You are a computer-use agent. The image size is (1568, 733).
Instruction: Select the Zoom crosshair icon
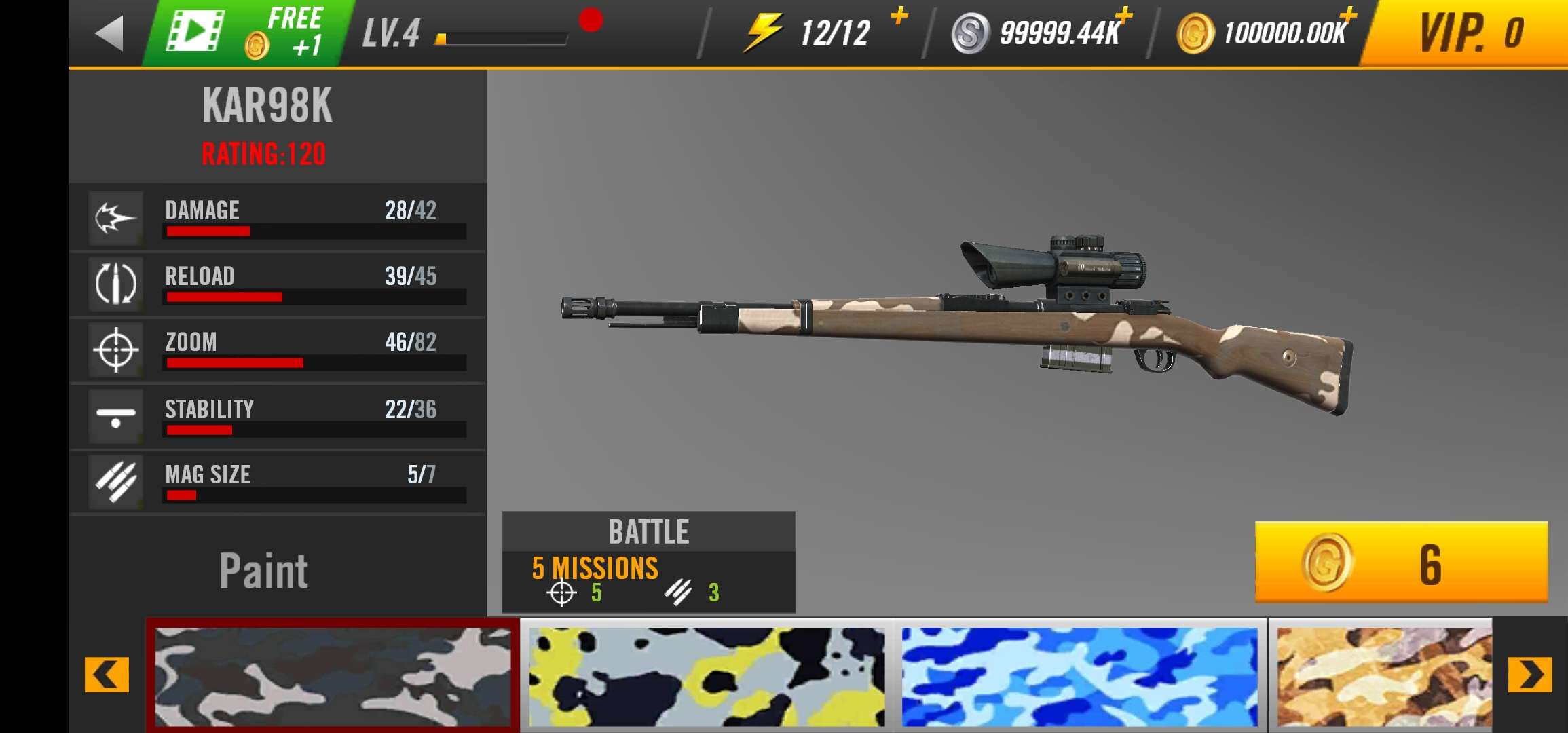click(x=115, y=350)
